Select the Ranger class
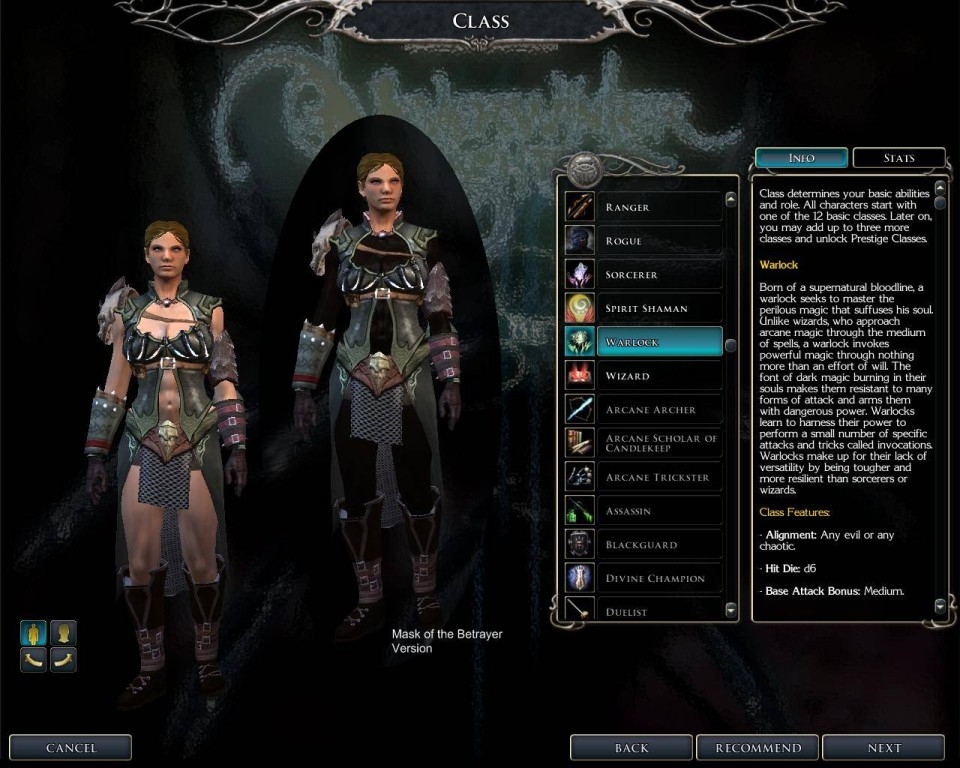Screen dimensions: 960x768 coord(643,207)
